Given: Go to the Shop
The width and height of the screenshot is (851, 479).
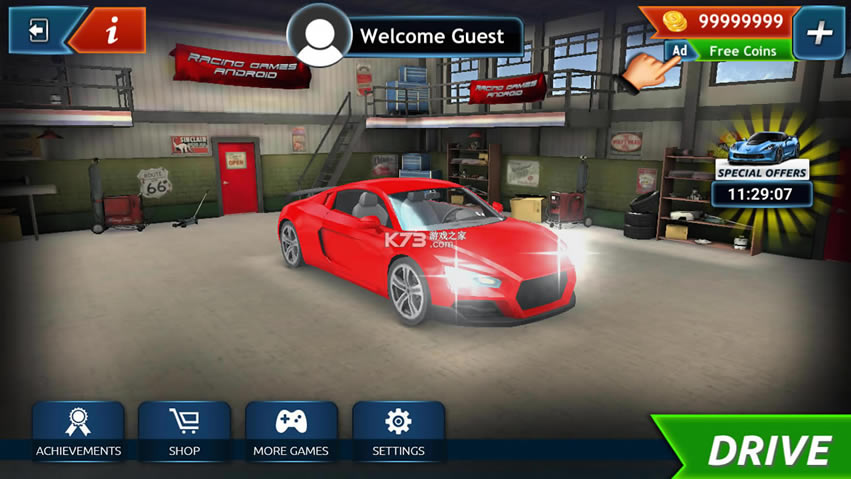Looking at the screenshot, I should (184, 432).
